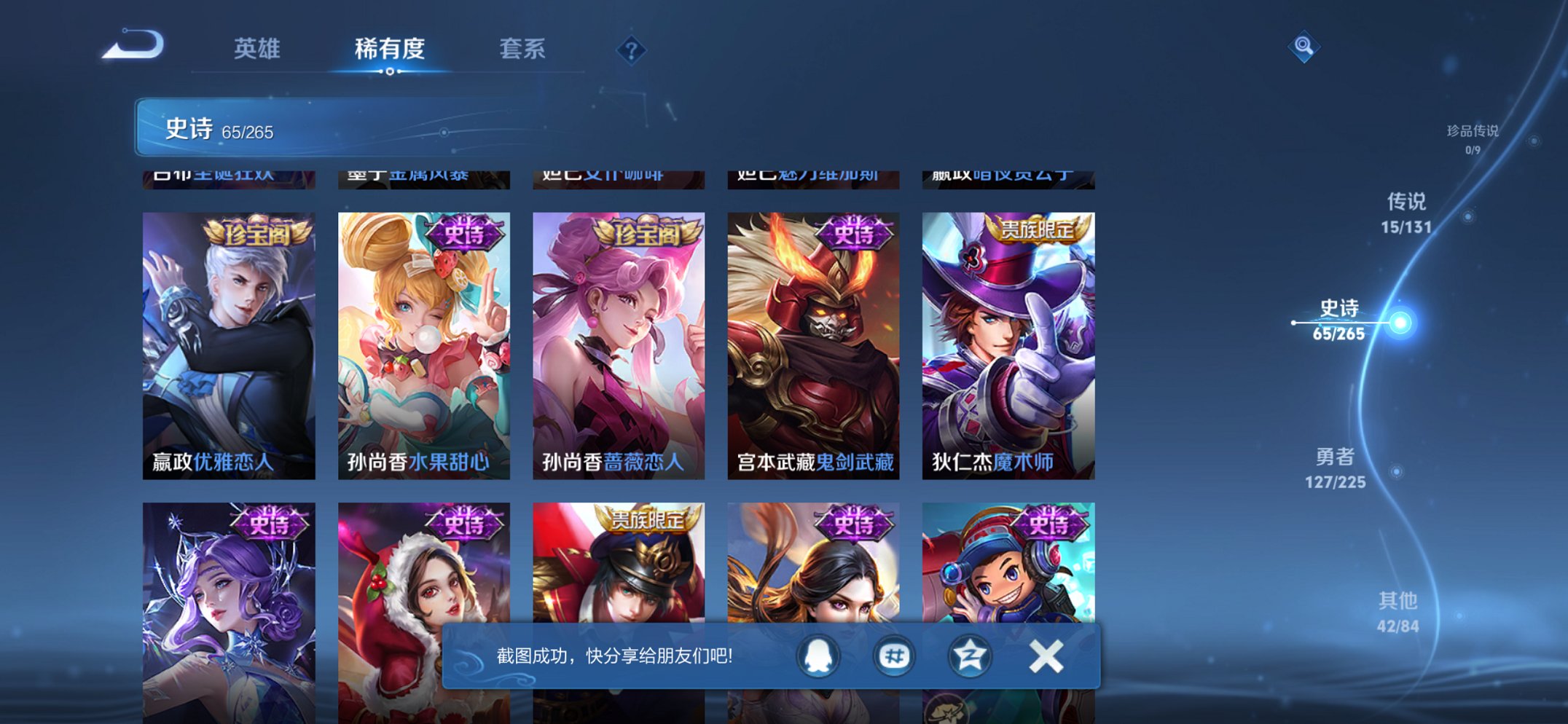
Task: Share the screenshot to Qzone star icon
Action: (x=971, y=656)
